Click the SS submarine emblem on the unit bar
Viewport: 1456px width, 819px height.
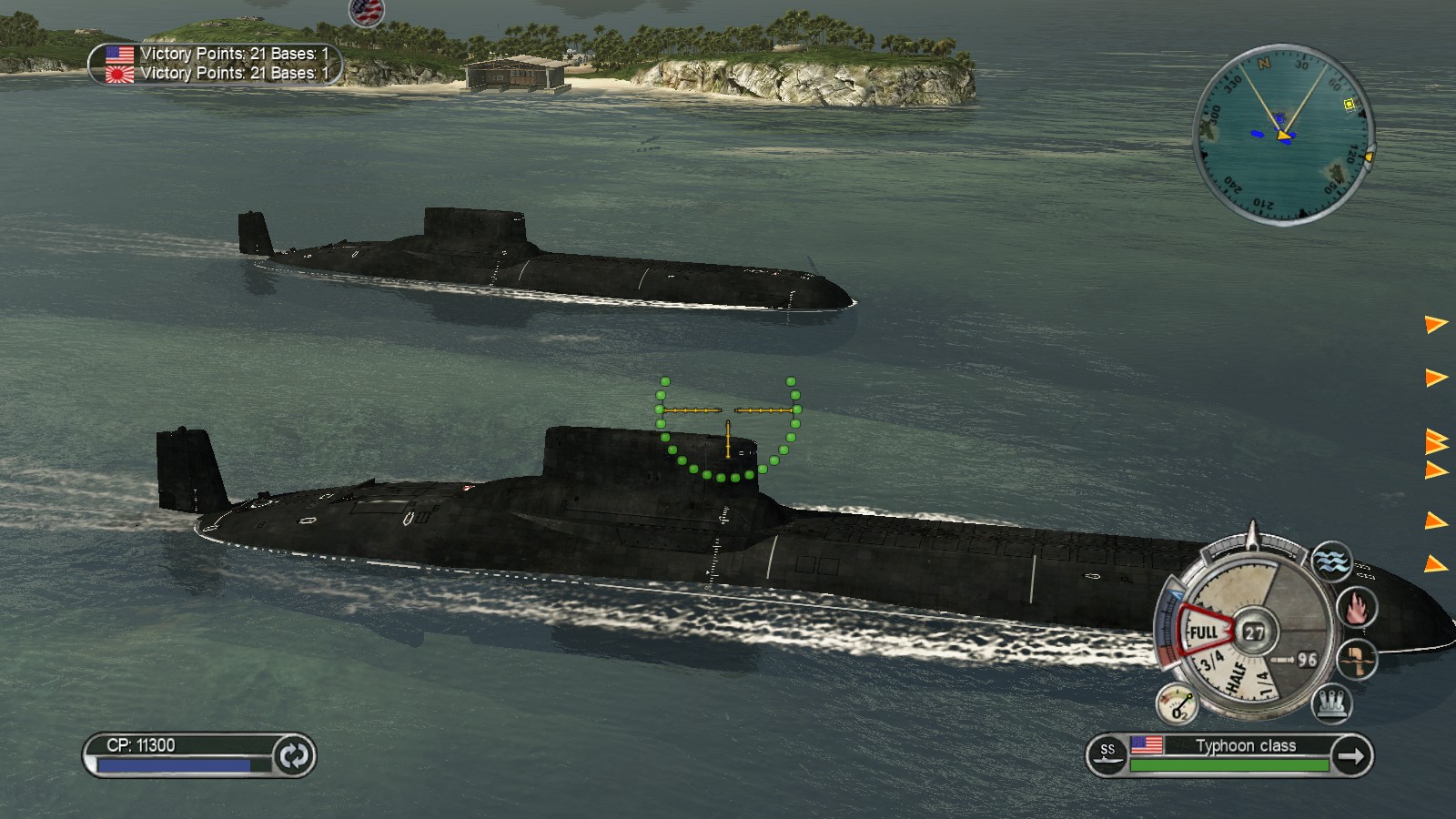click(1108, 753)
